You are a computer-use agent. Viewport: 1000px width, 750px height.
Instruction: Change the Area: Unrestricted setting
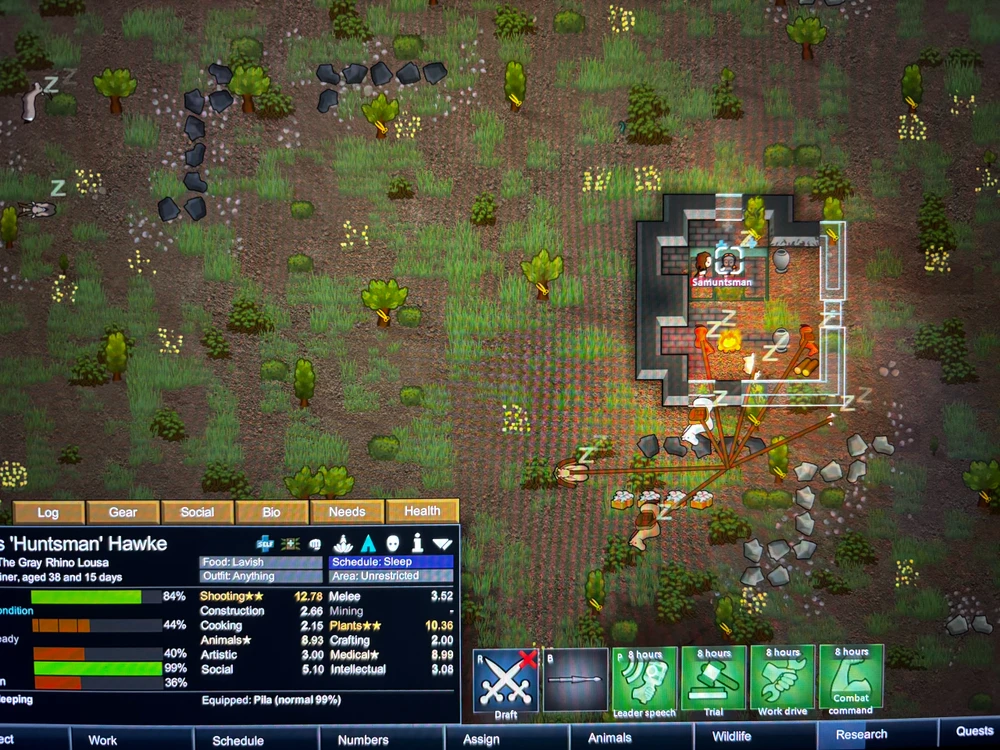click(x=391, y=577)
